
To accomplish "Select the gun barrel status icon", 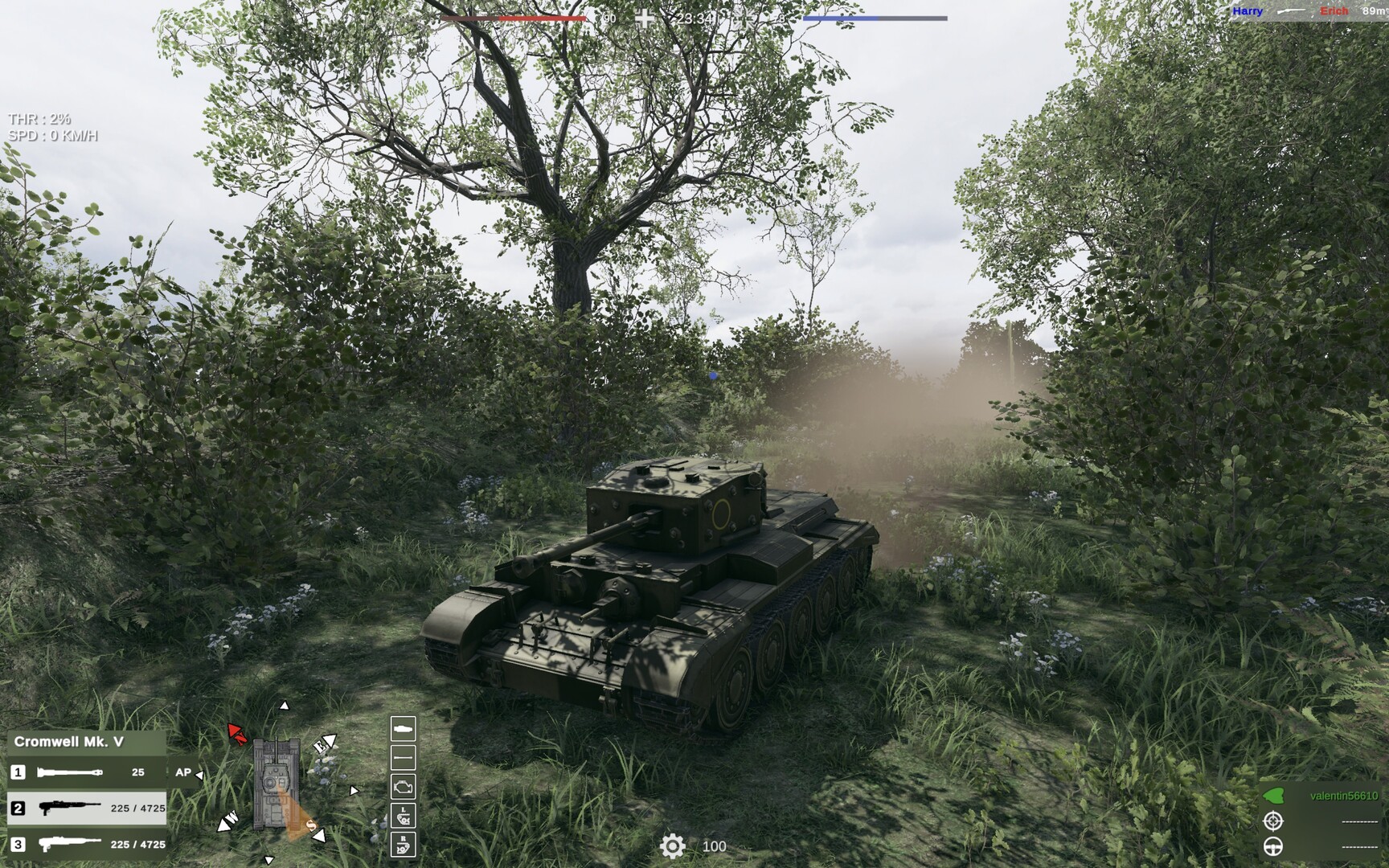I will (404, 757).
